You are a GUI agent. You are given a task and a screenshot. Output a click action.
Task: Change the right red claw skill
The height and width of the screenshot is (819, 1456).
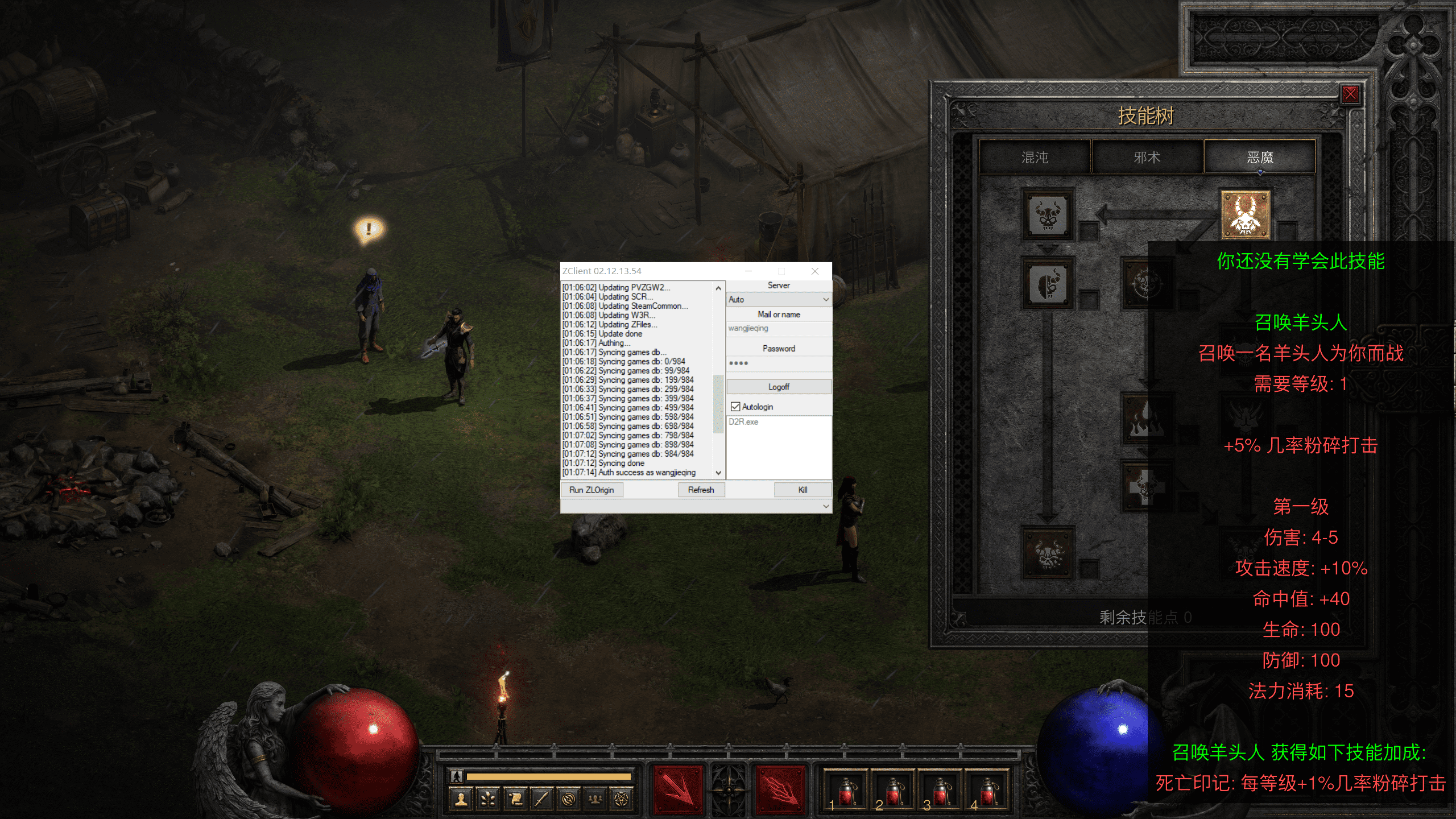pos(781,790)
